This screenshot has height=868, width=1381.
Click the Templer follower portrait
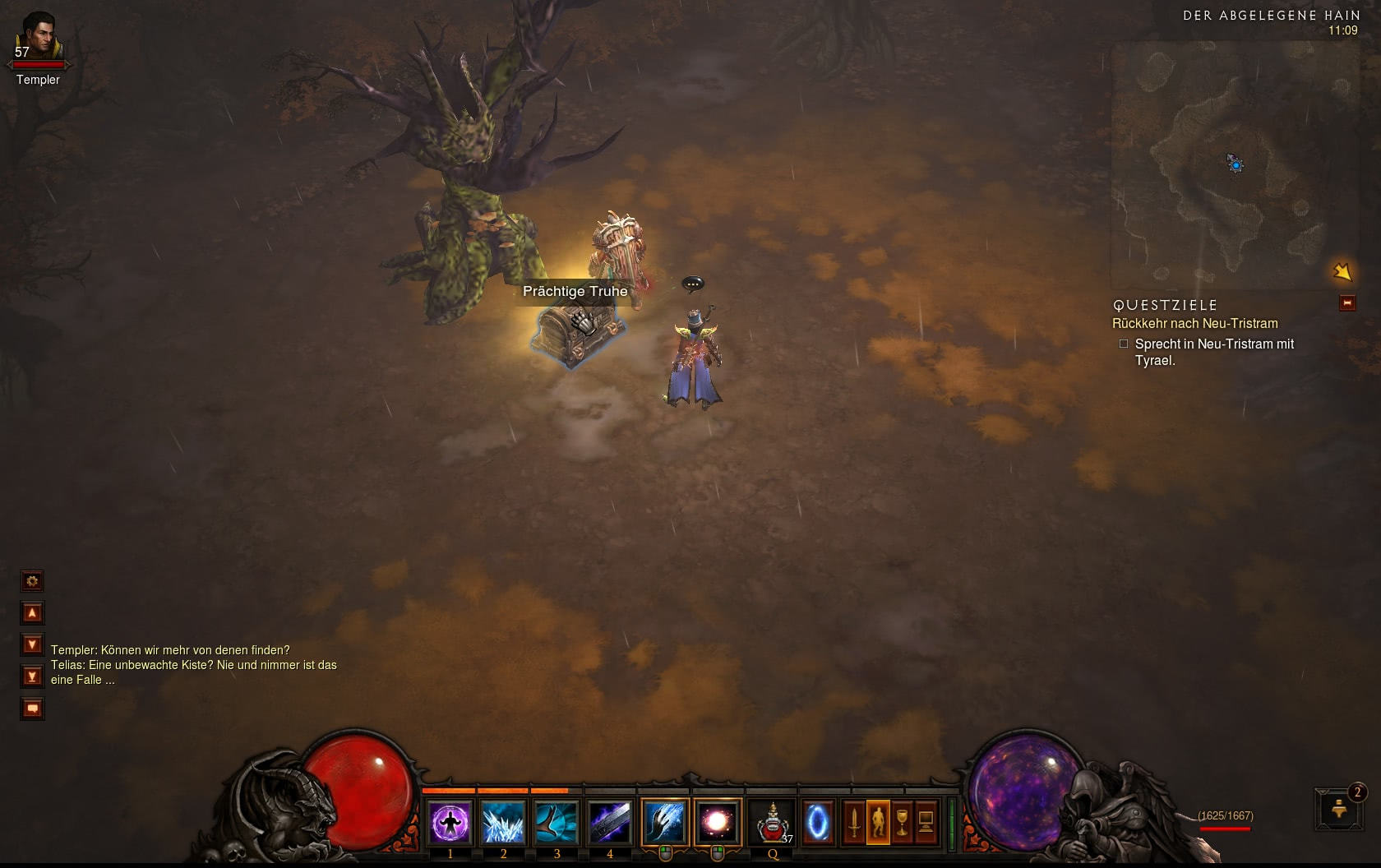(x=36, y=39)
